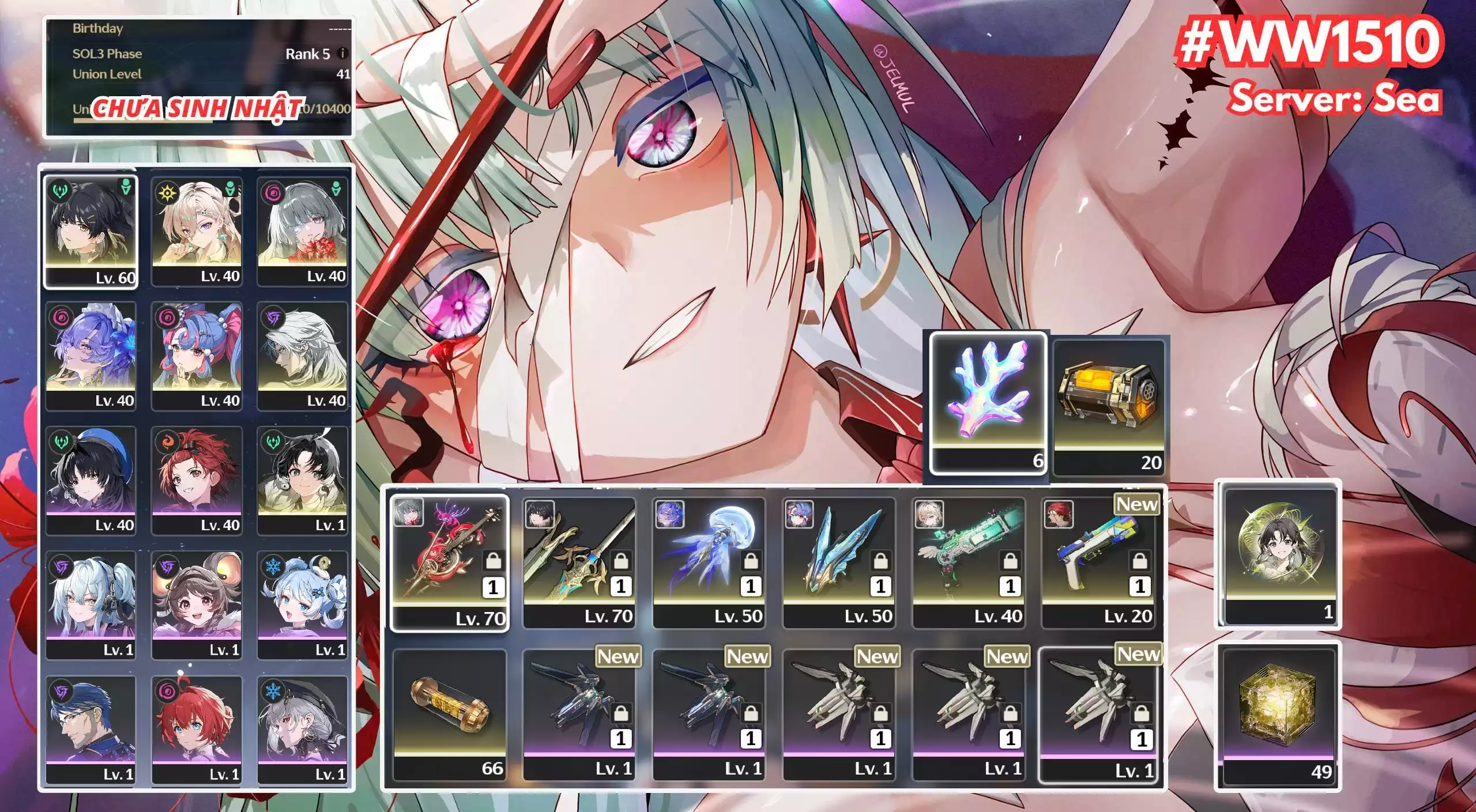Image resolution: width=1476 pixels, height=812 pixels.
Task: Select the red-haired Lv. 40 character
Action: (197, 479)
